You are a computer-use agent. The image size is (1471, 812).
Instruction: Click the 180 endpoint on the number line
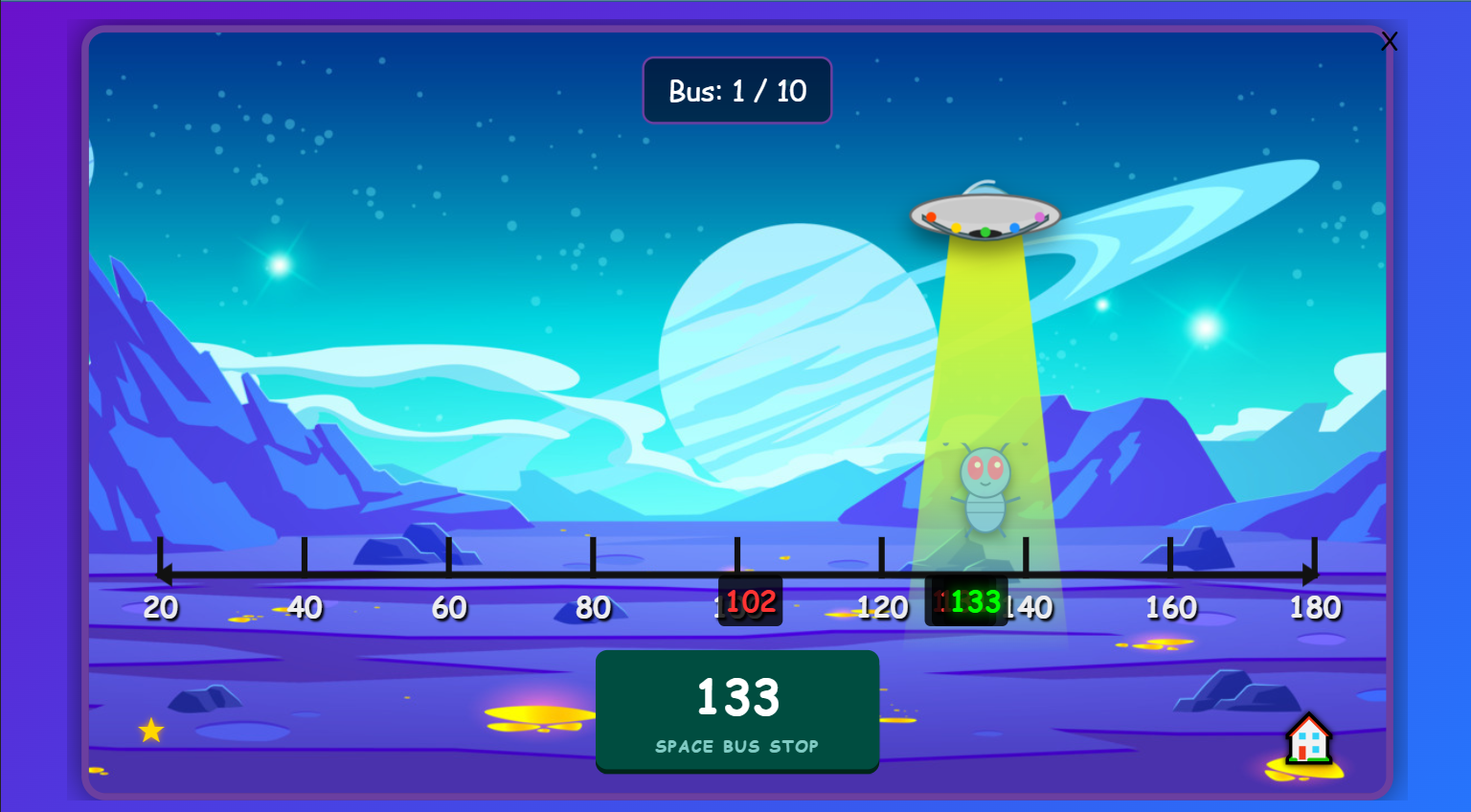point(1314,607)
